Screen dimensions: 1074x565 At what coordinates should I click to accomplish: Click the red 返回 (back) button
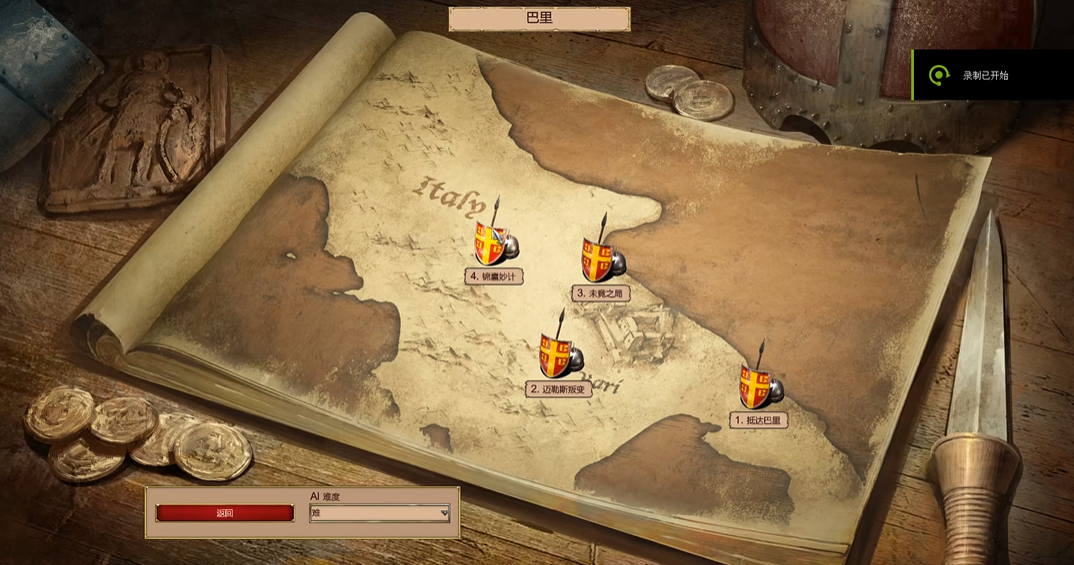(x=225, y=513)
